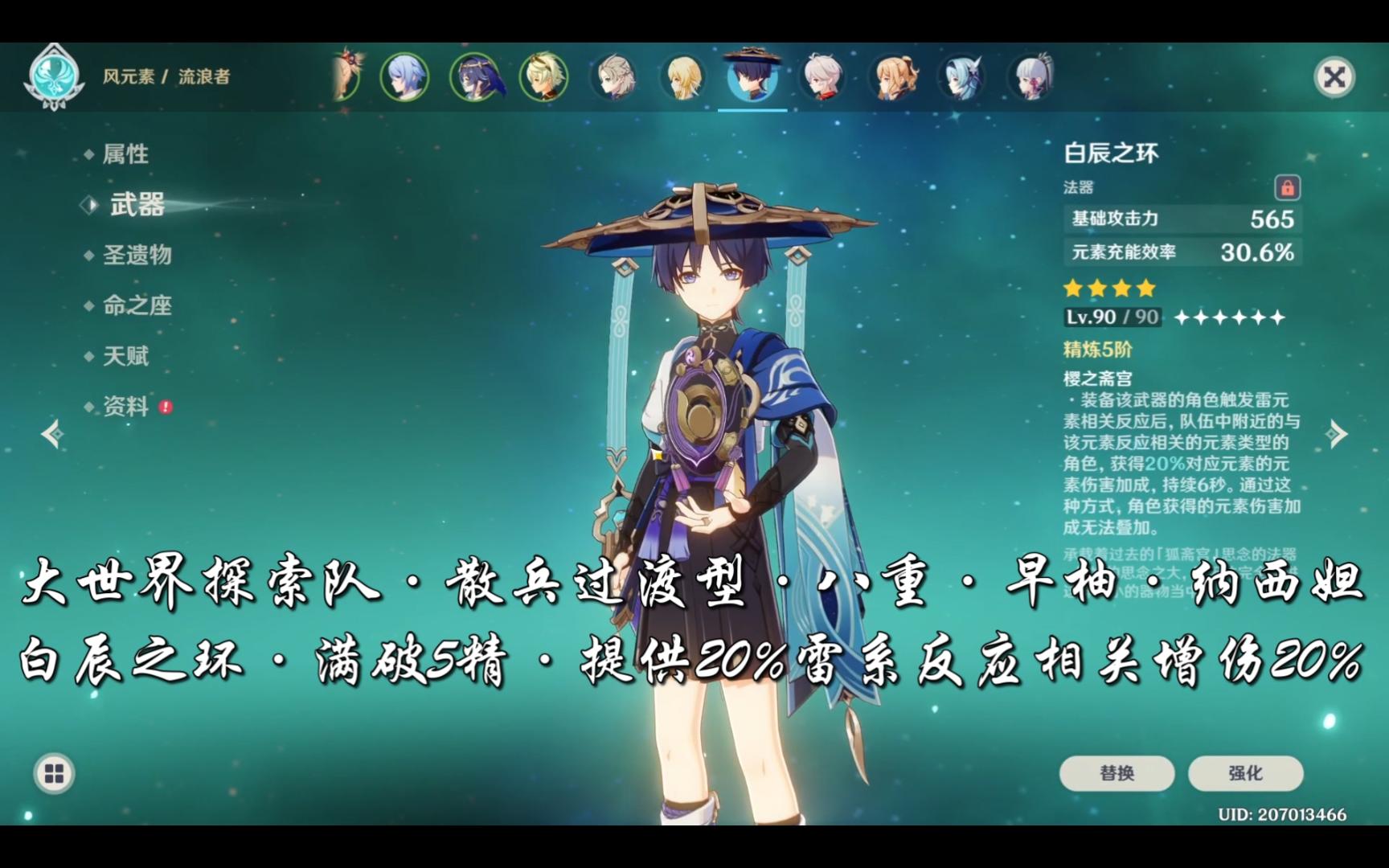Close the character details screen
Image resolution: width=1389 pixels, height=868 pixels.
(x=1334, y=75)
